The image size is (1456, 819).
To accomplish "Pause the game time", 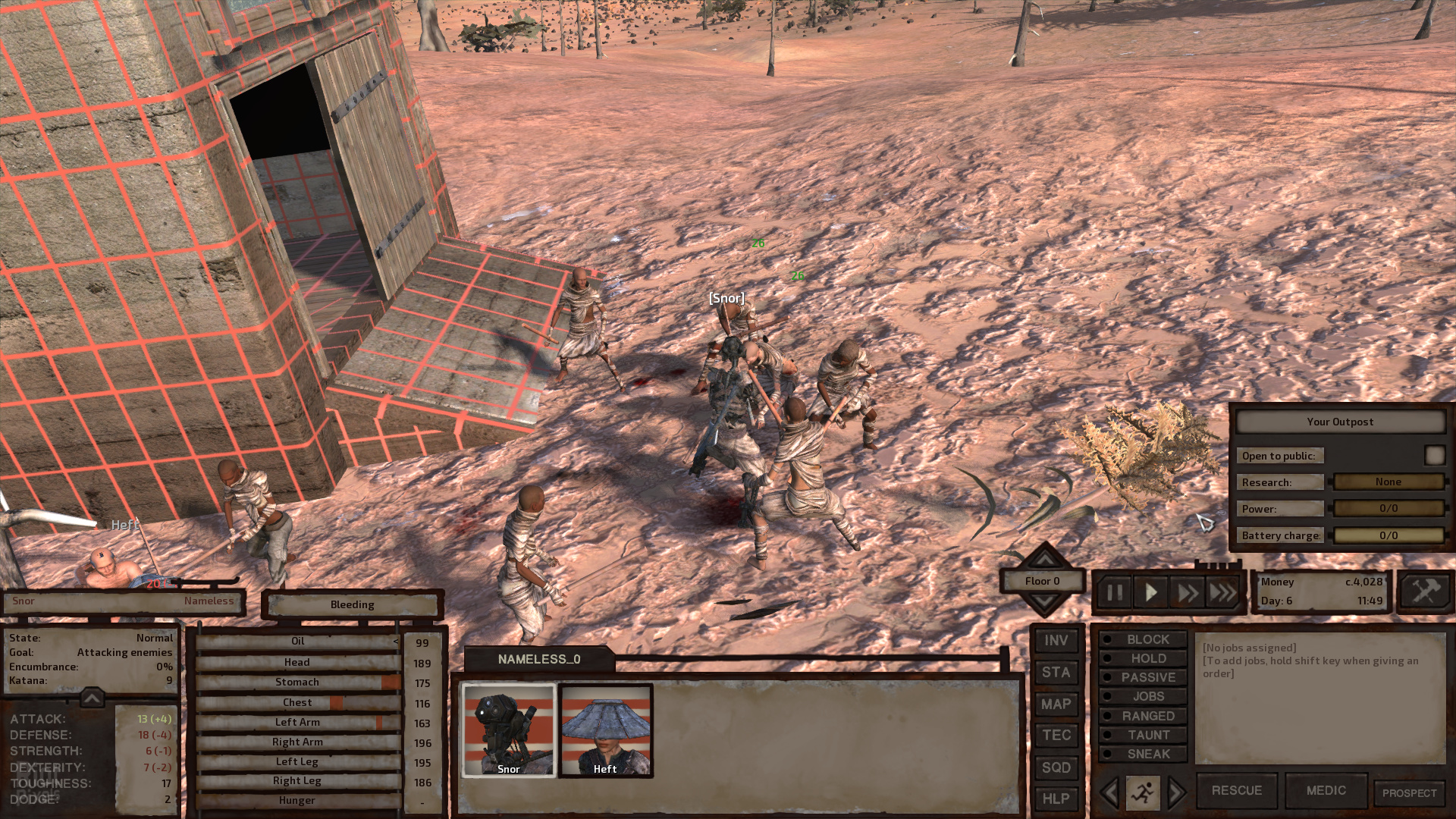I will tap(1114, 592).
